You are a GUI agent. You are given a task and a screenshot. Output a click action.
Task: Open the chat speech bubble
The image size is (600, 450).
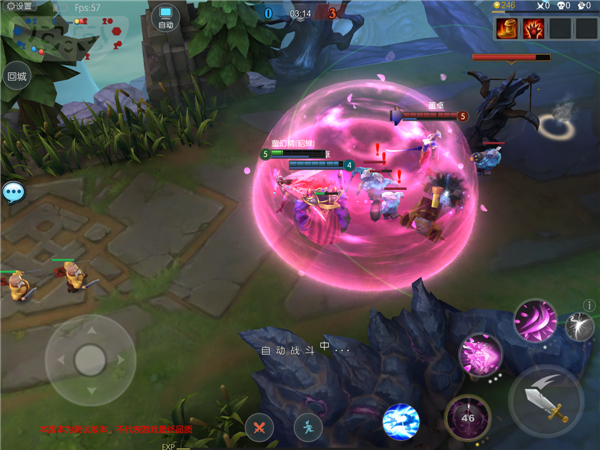click(13, 191)
